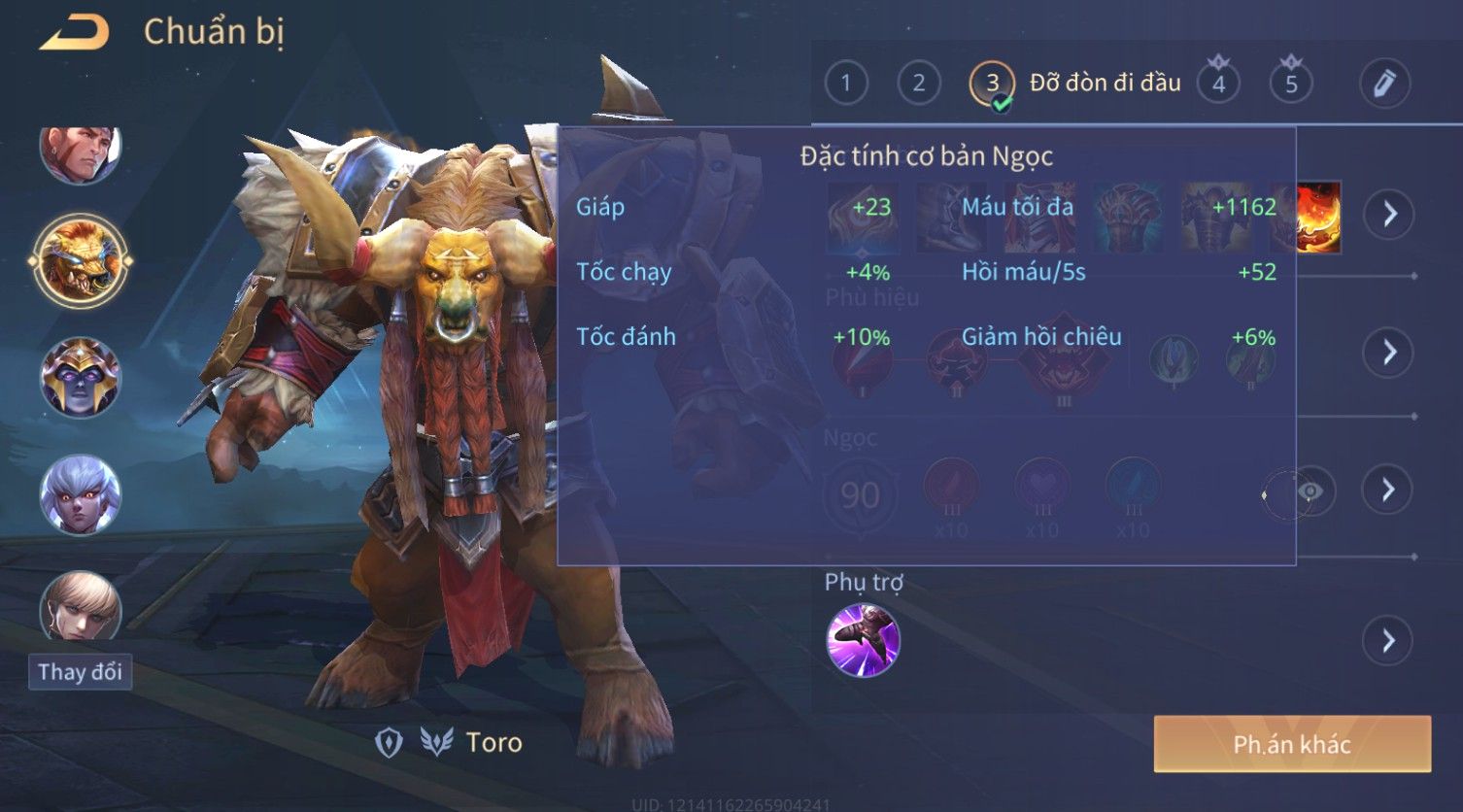Screen dimensions: 1463x812
Task: Choose the active preset slot 3
Action: coord(992,84)
